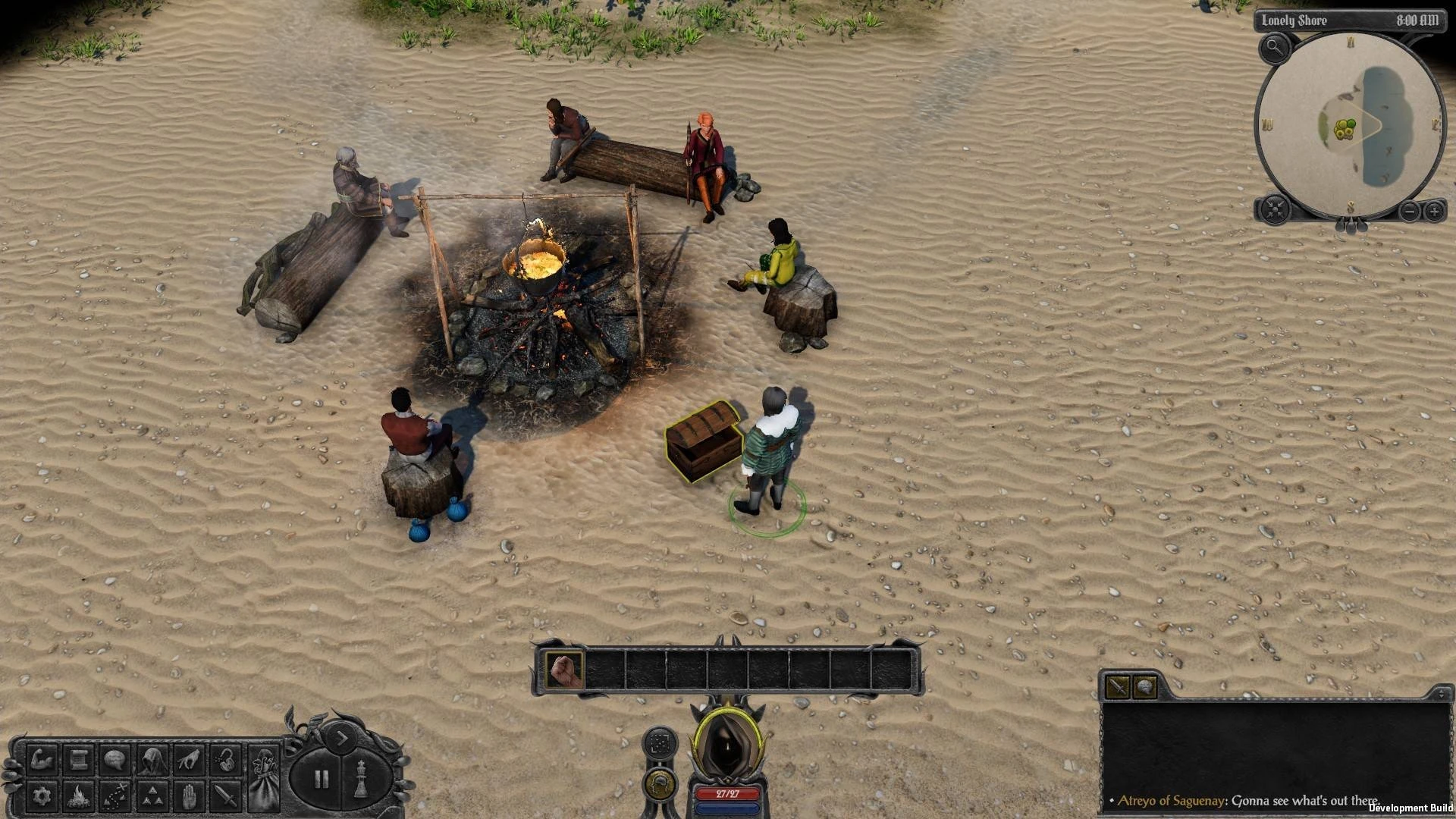Viewport: 1456px width, 819px height.
Task: Zoom in the minimap with the plus button
Action: (1434, 210)
